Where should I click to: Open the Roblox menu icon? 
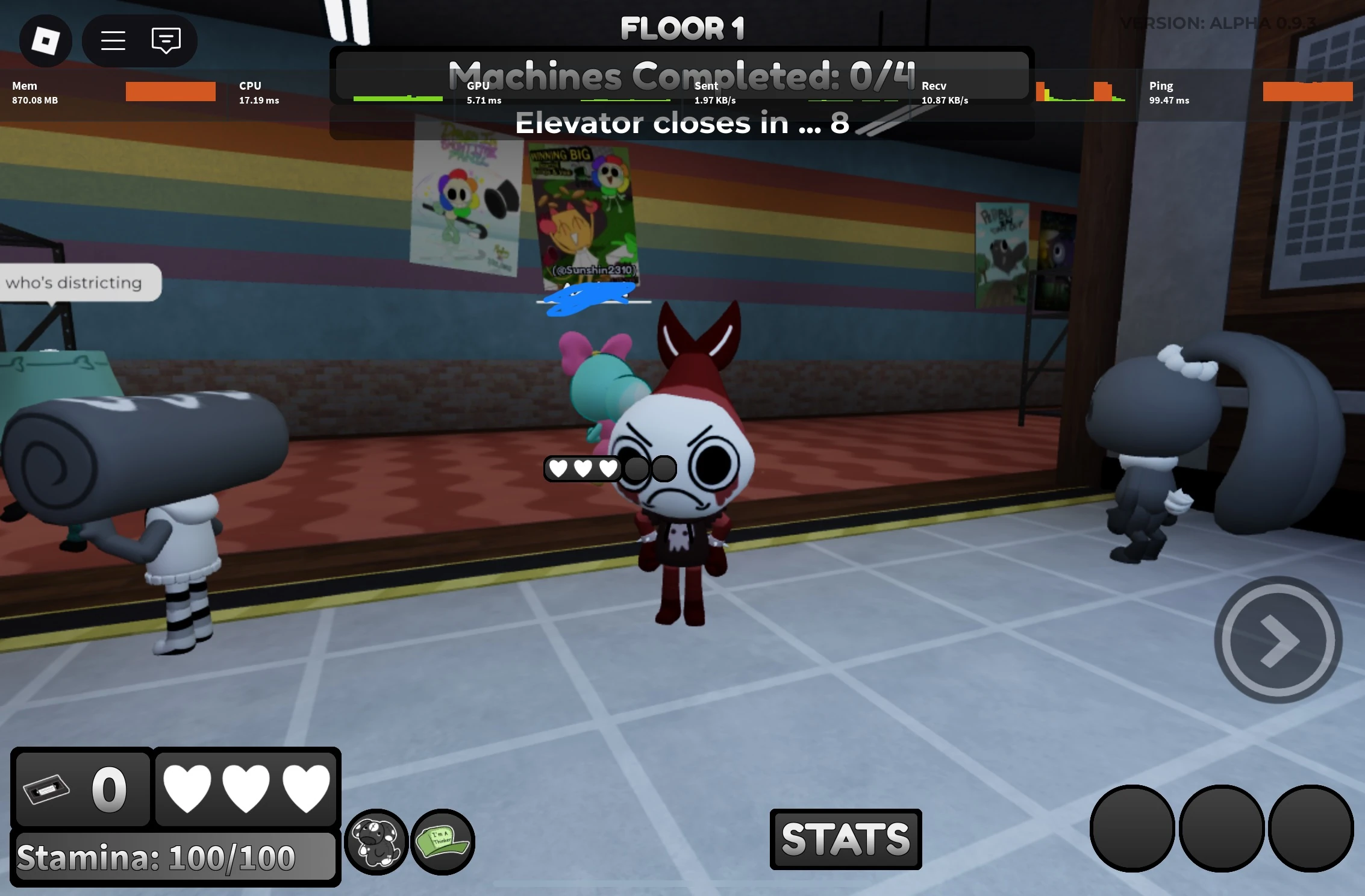pyautogui.click(x=45, y=40)
